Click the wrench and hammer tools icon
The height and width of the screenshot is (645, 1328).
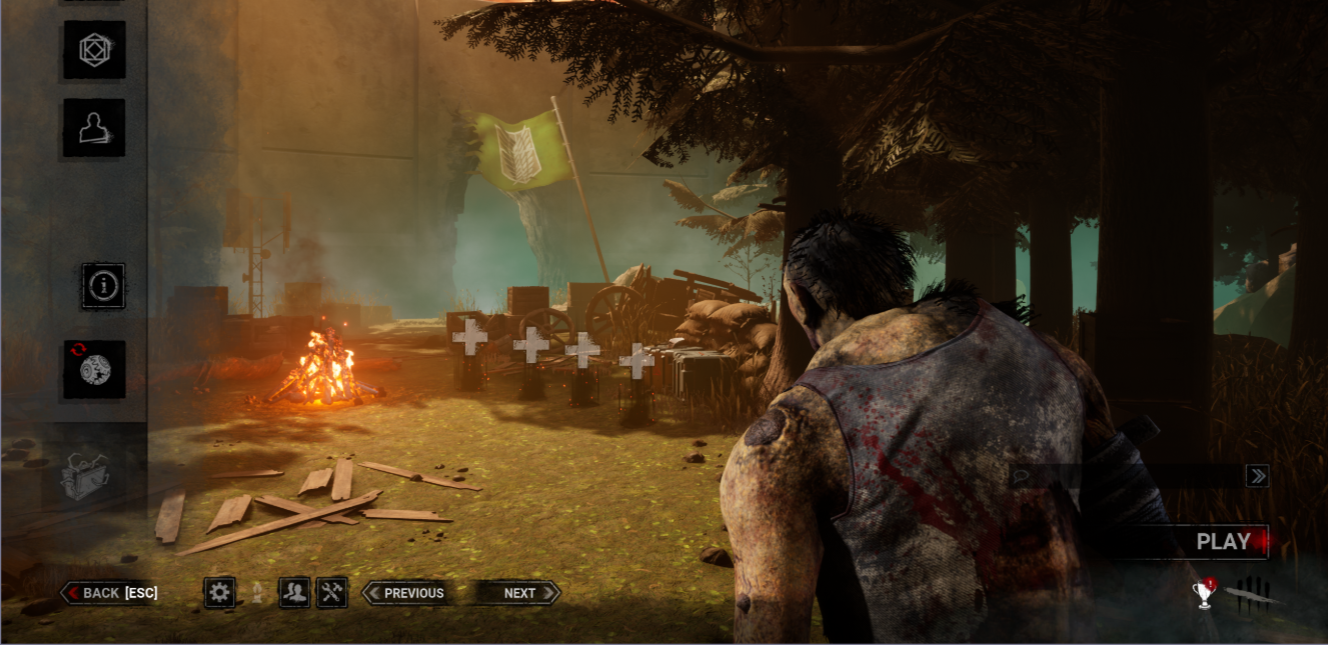(x=332, y=593)
